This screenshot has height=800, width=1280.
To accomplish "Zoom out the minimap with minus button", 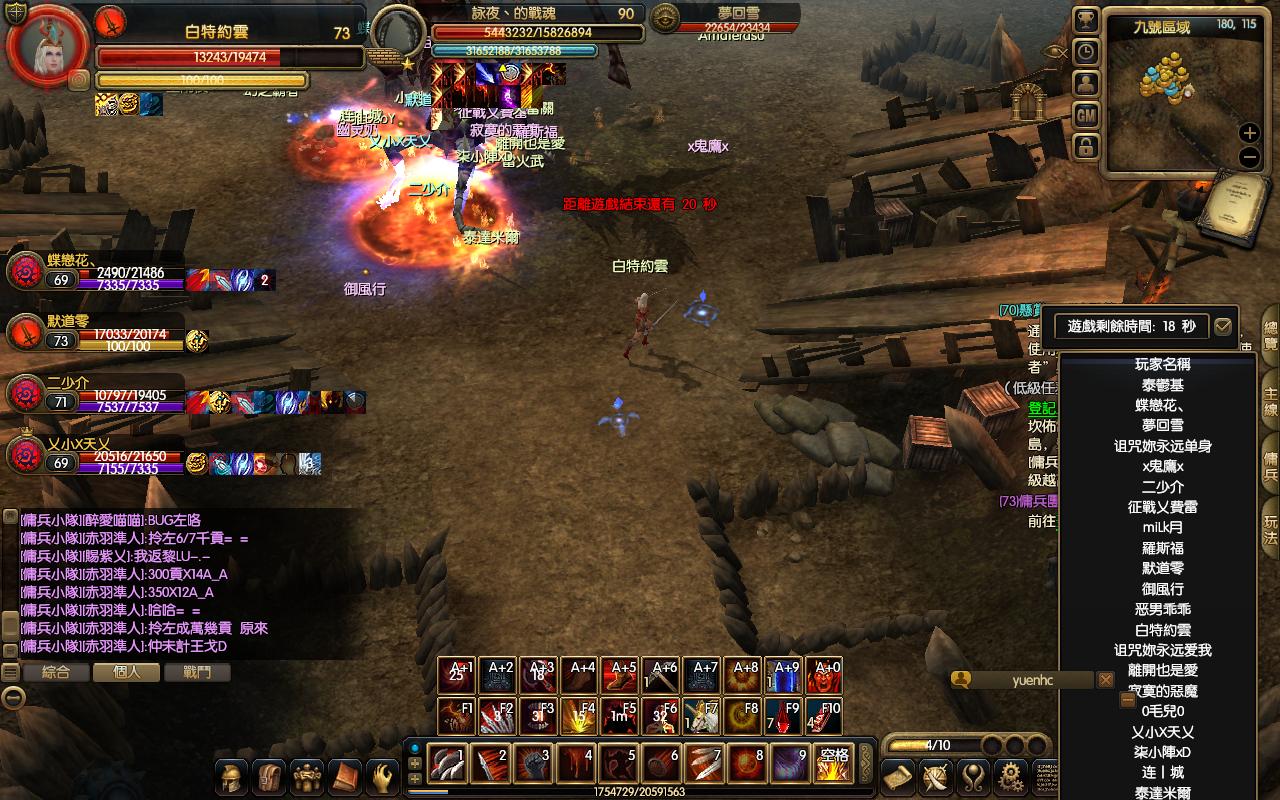I will click(x=1249, y=157).
